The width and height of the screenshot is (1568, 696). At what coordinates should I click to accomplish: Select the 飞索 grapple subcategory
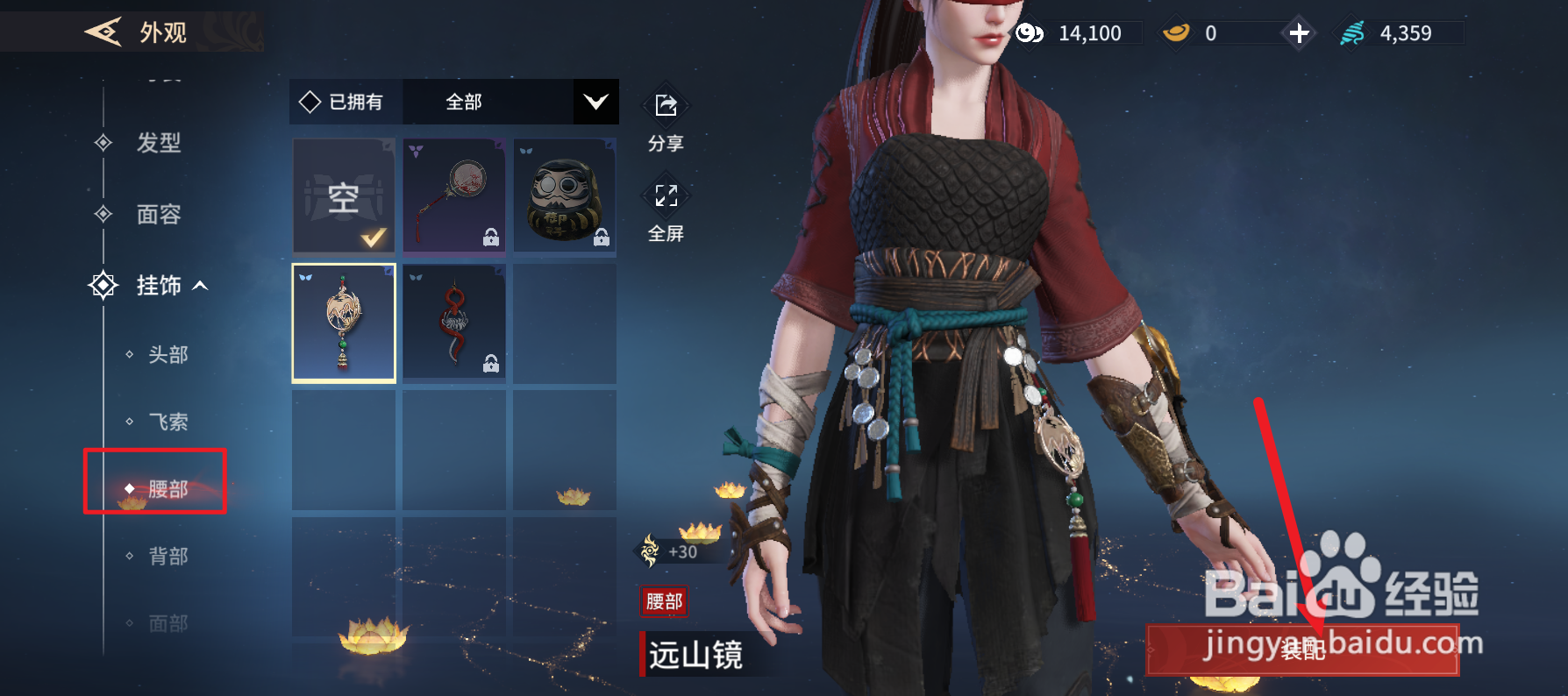pyautogui.click(x=167, y=423)
